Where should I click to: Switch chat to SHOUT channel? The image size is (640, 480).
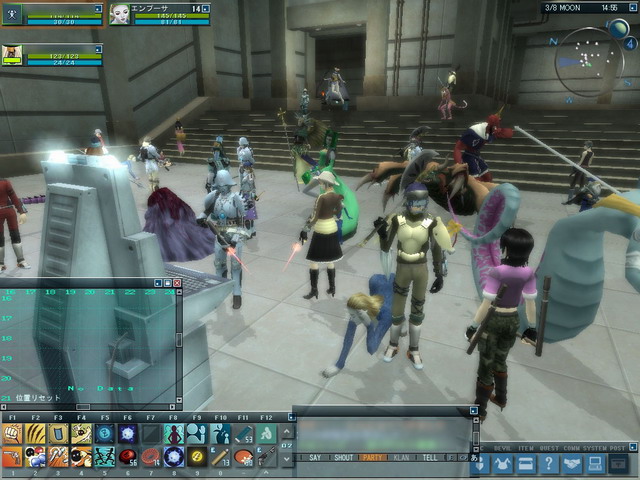[x=343, y=457]
